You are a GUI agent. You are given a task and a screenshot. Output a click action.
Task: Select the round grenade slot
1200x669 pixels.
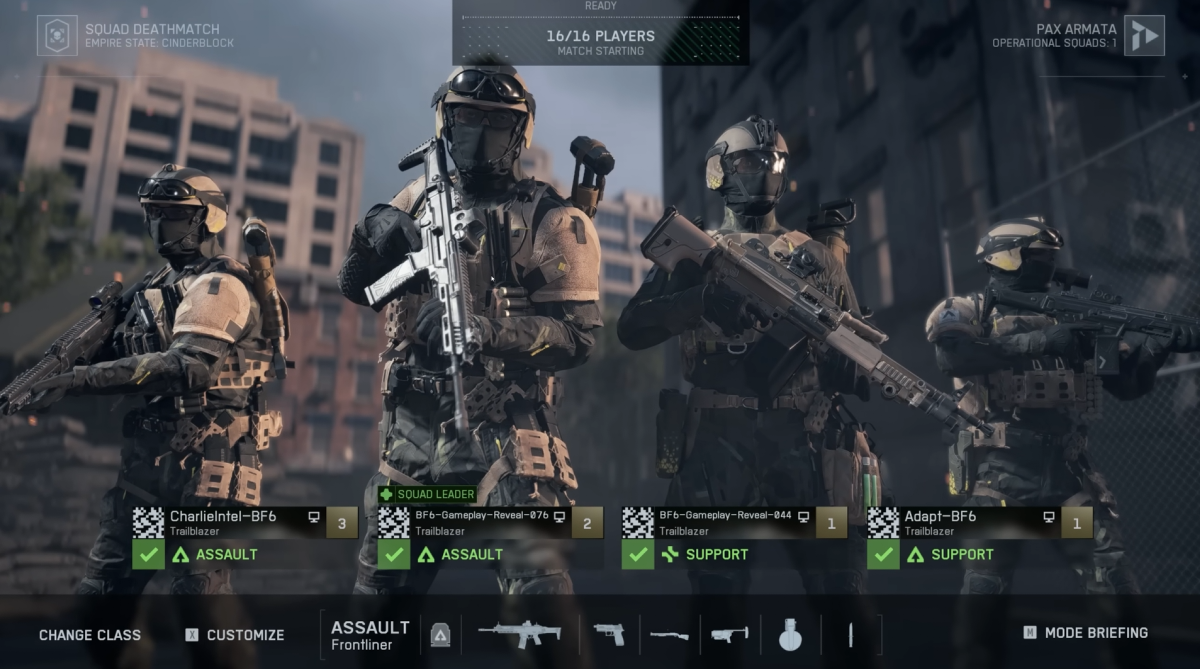pos(790,634)
